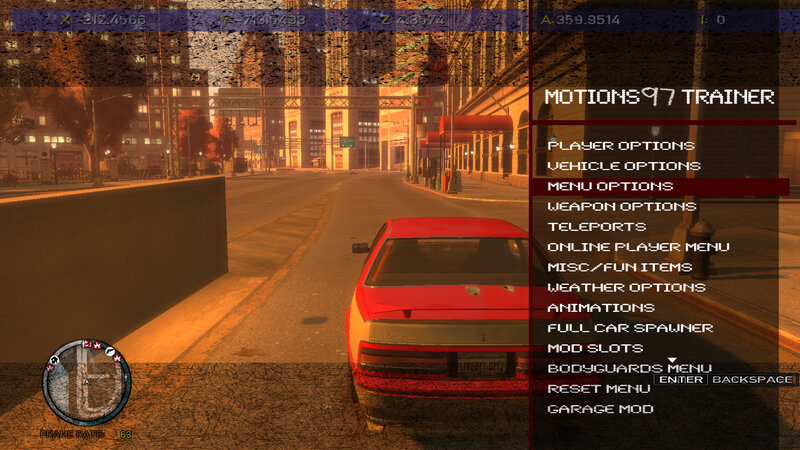Choose the highlighted Menu Options entry
Image resolution: width=800 pixels, height=450 pixels.
coord(610,187)
